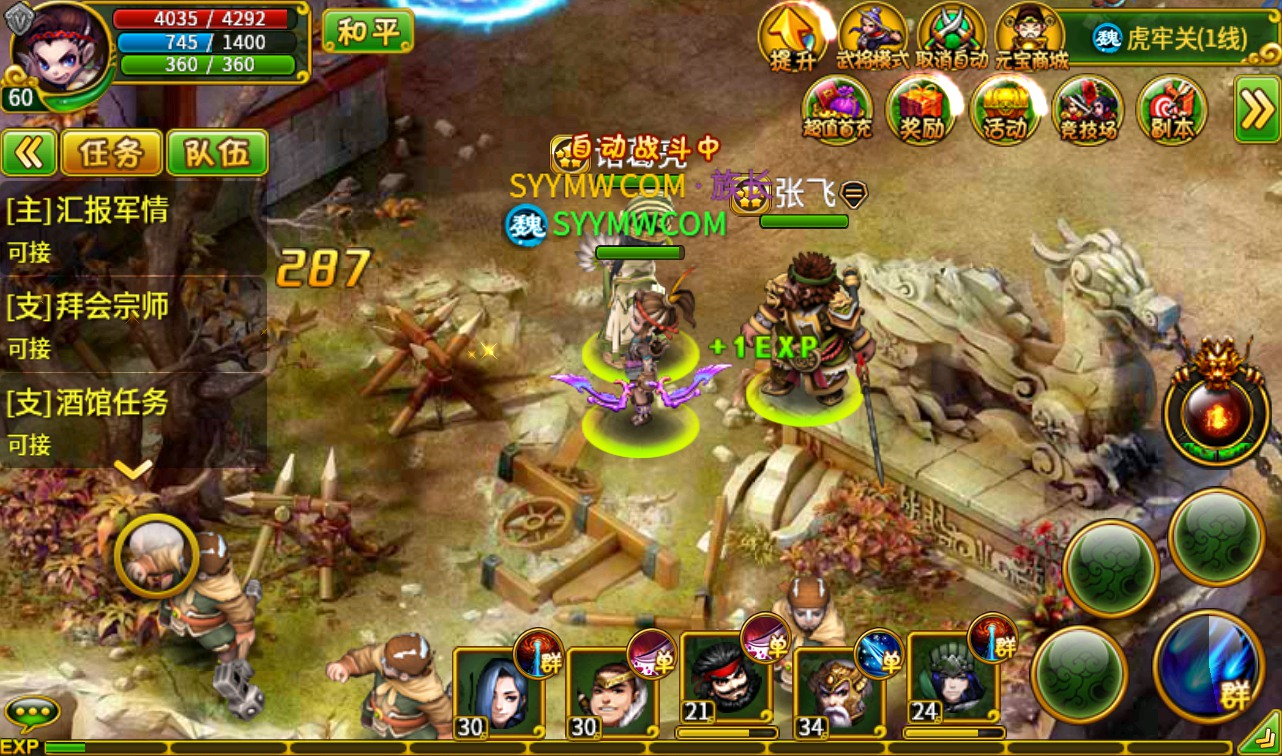Select the 拜会宗师 side quest entry
The image size is (1282, 756).
[x=132, y=323]
